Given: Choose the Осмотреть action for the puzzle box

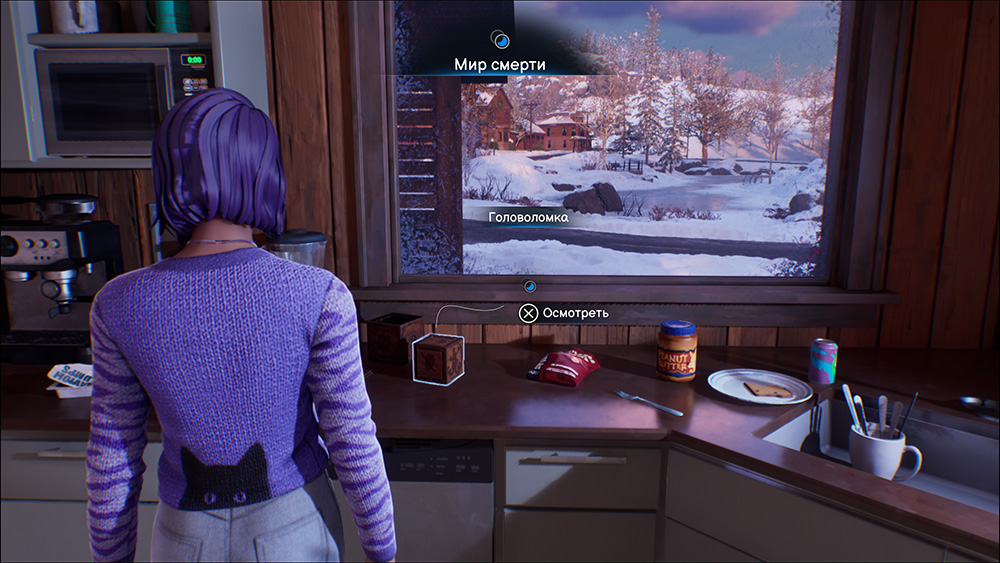Looking at the screenshot, I should (563, 313).
